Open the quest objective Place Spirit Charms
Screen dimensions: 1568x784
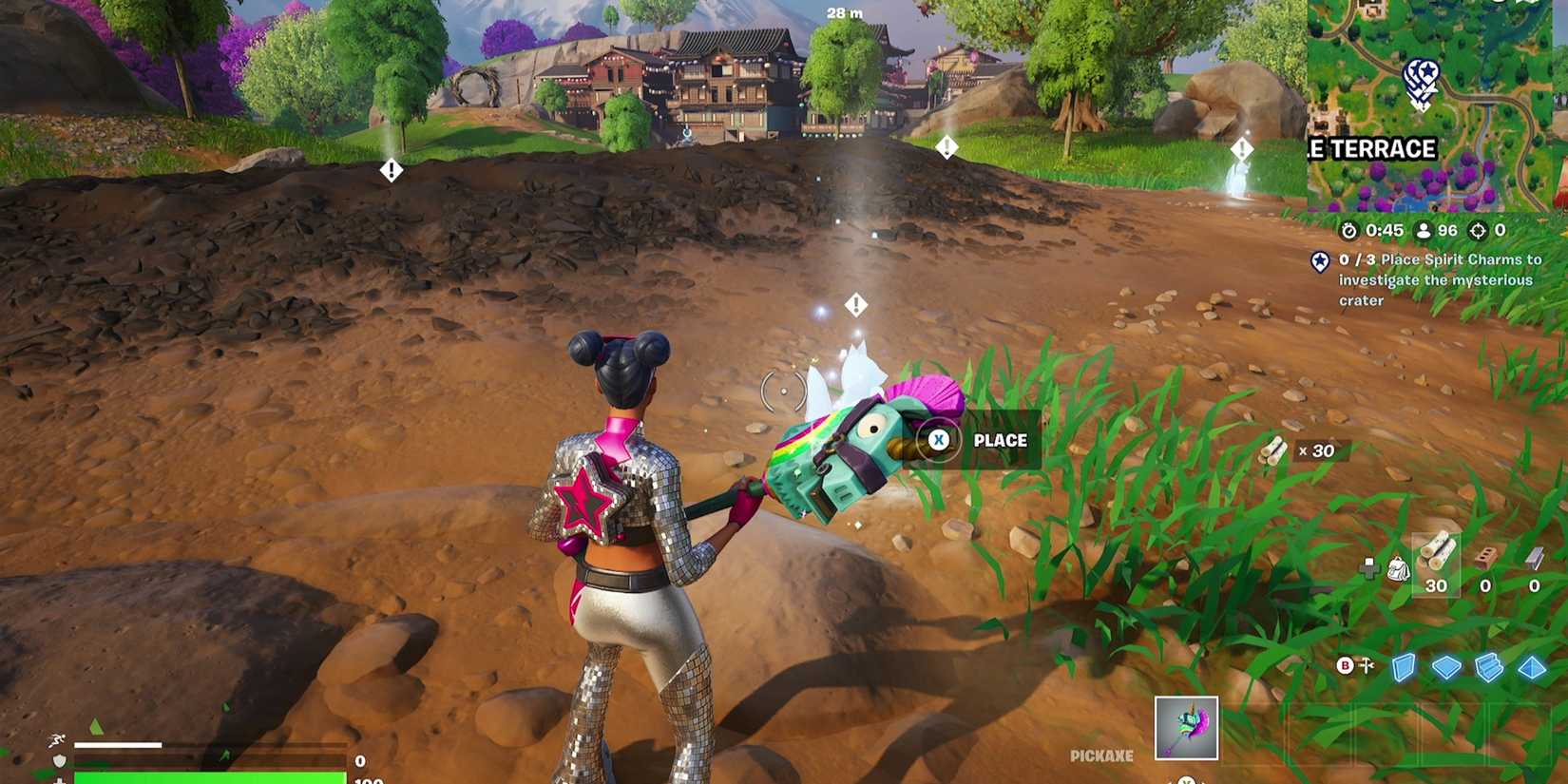[x=1444, y=279]
